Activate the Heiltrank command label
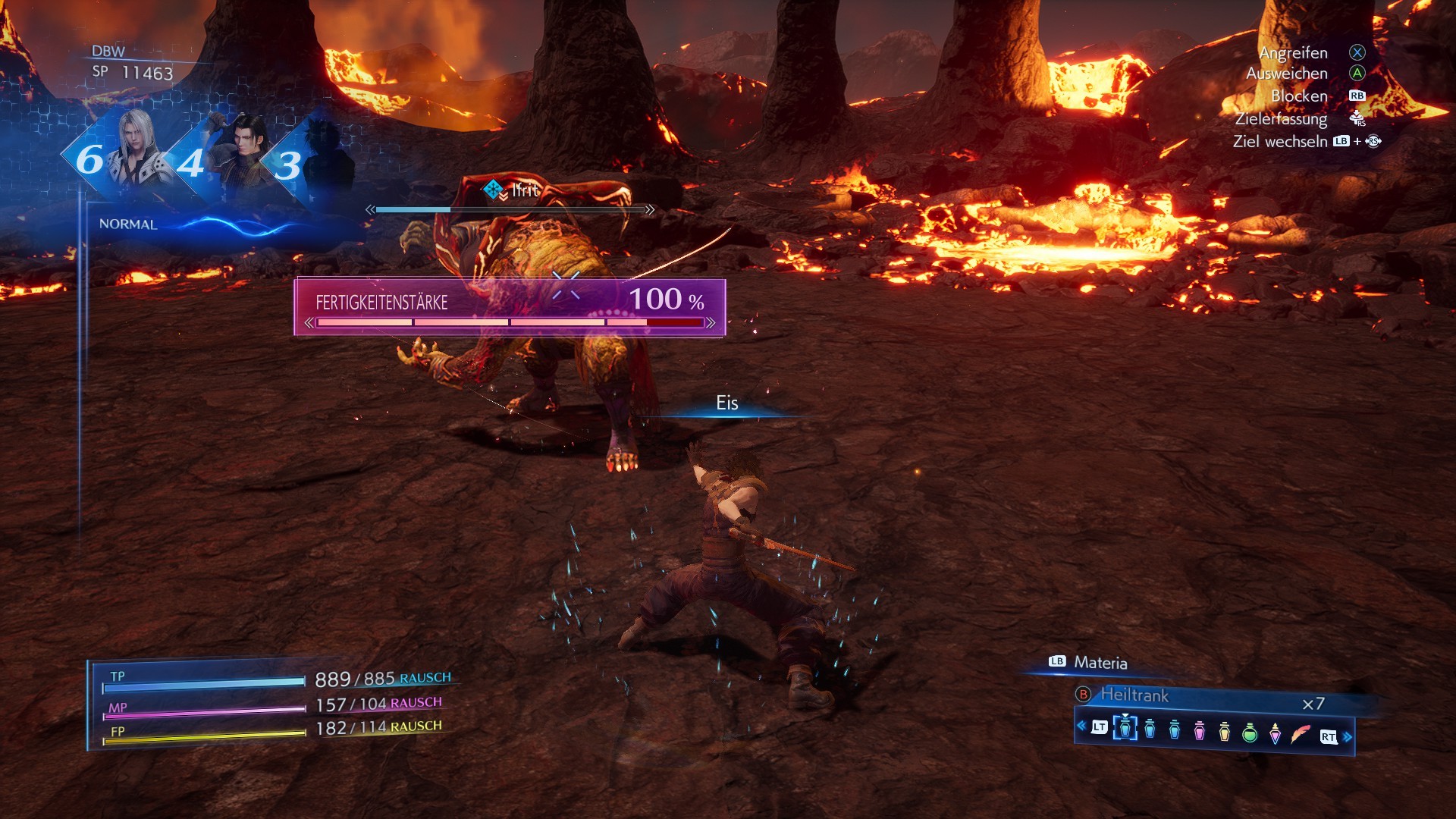The image size is (1456, 819). (1134, 695)
